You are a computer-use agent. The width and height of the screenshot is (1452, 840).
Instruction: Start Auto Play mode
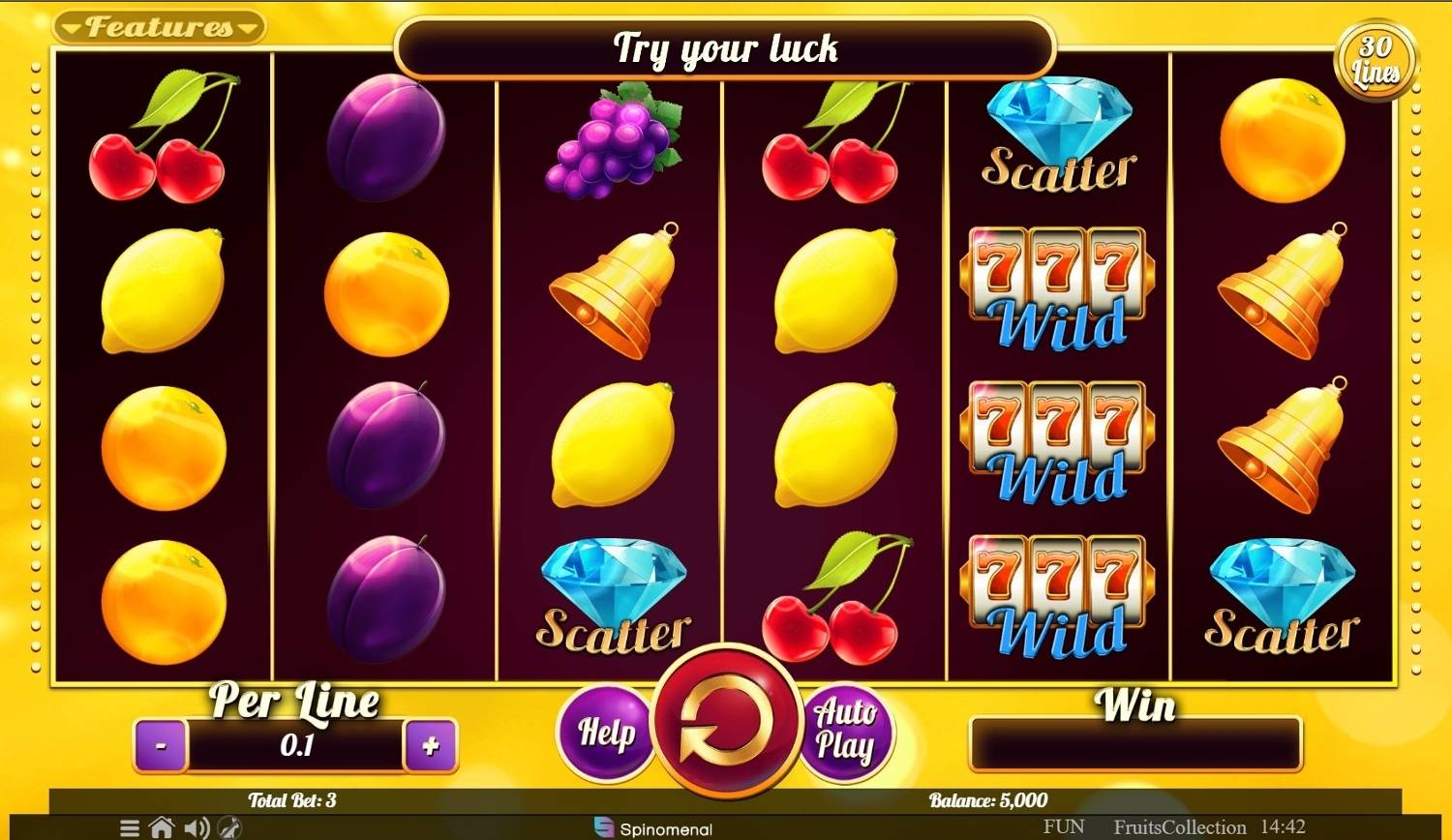(845, 731)
